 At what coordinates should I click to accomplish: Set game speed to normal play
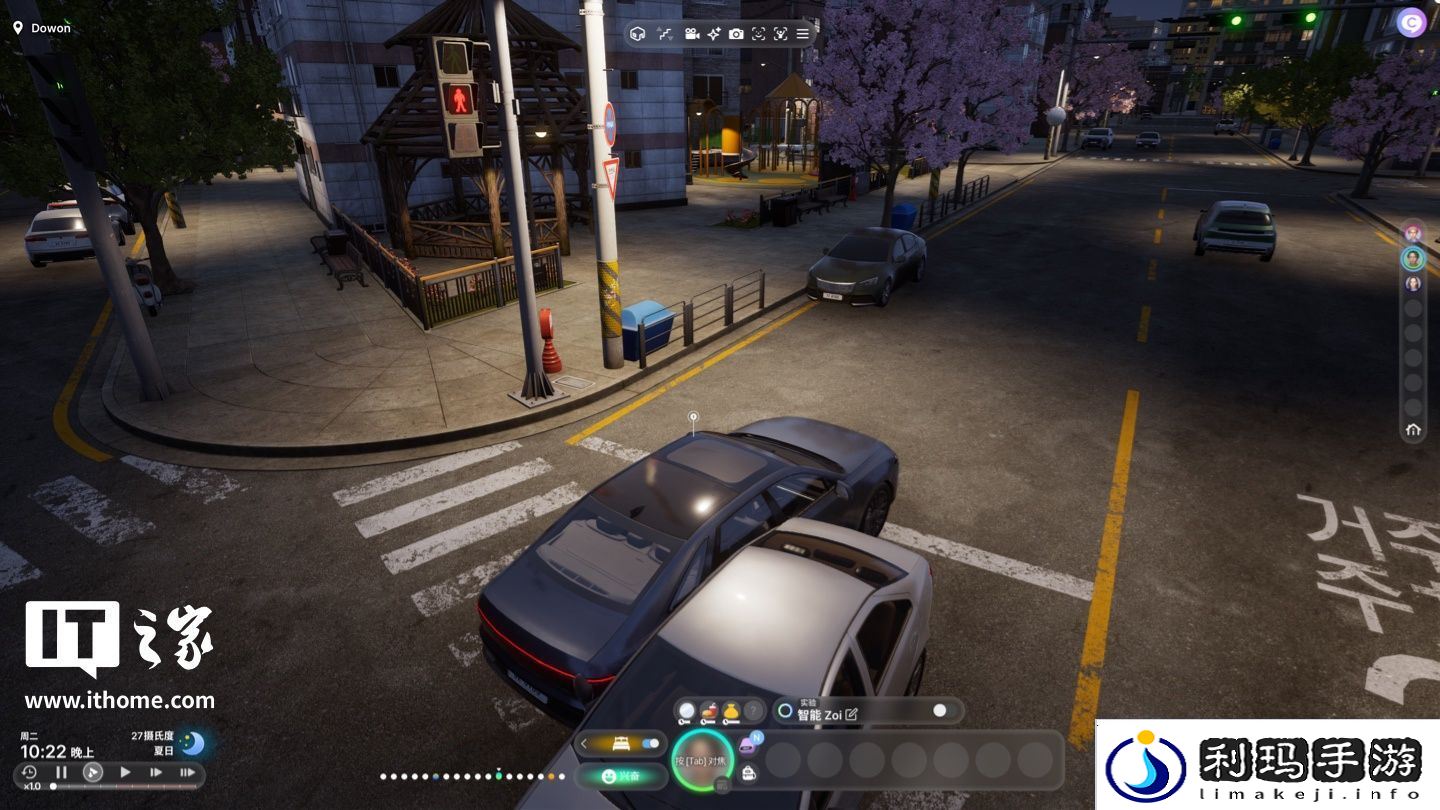pos(125,772)
